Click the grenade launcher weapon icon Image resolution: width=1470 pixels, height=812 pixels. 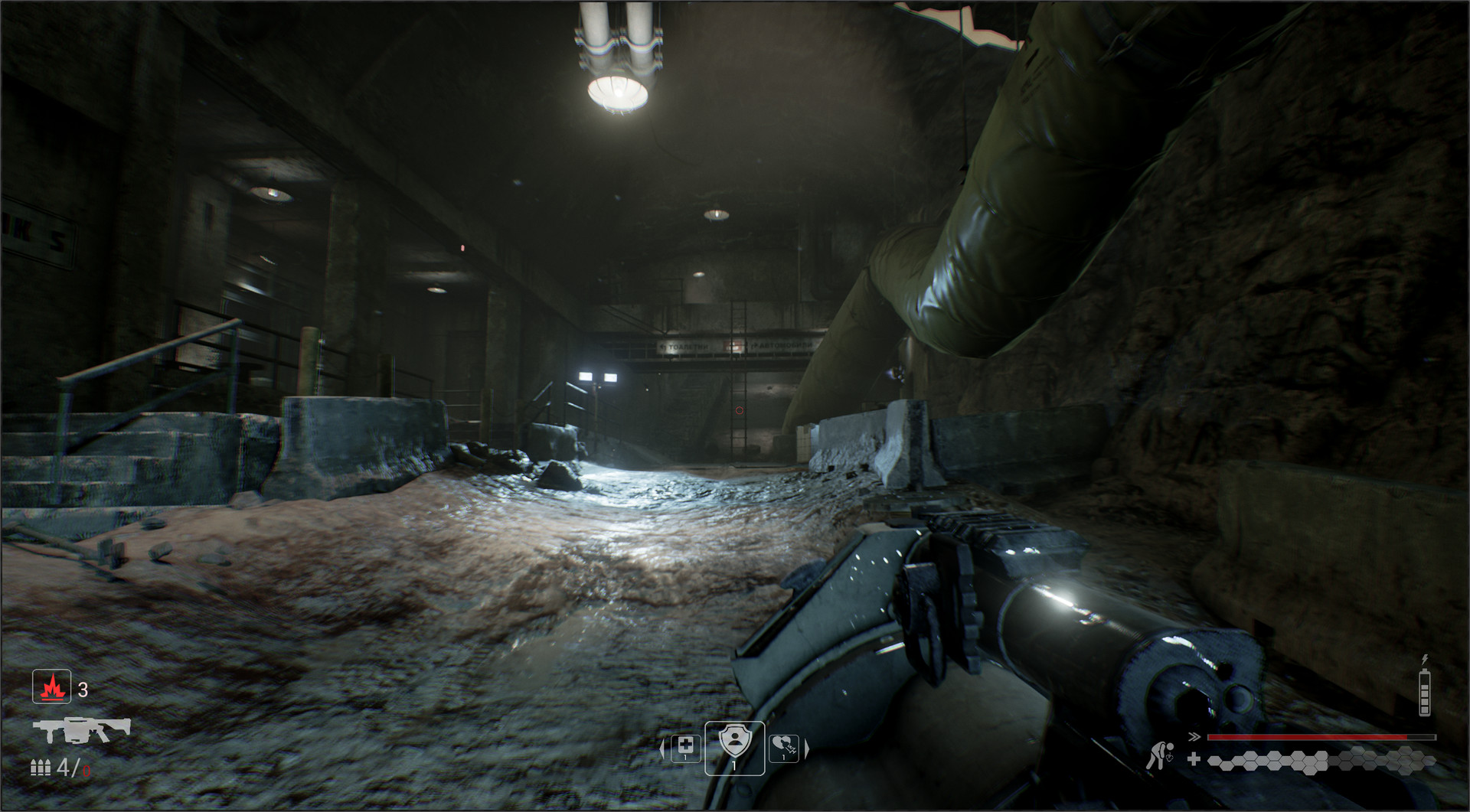tap(81, 729)
